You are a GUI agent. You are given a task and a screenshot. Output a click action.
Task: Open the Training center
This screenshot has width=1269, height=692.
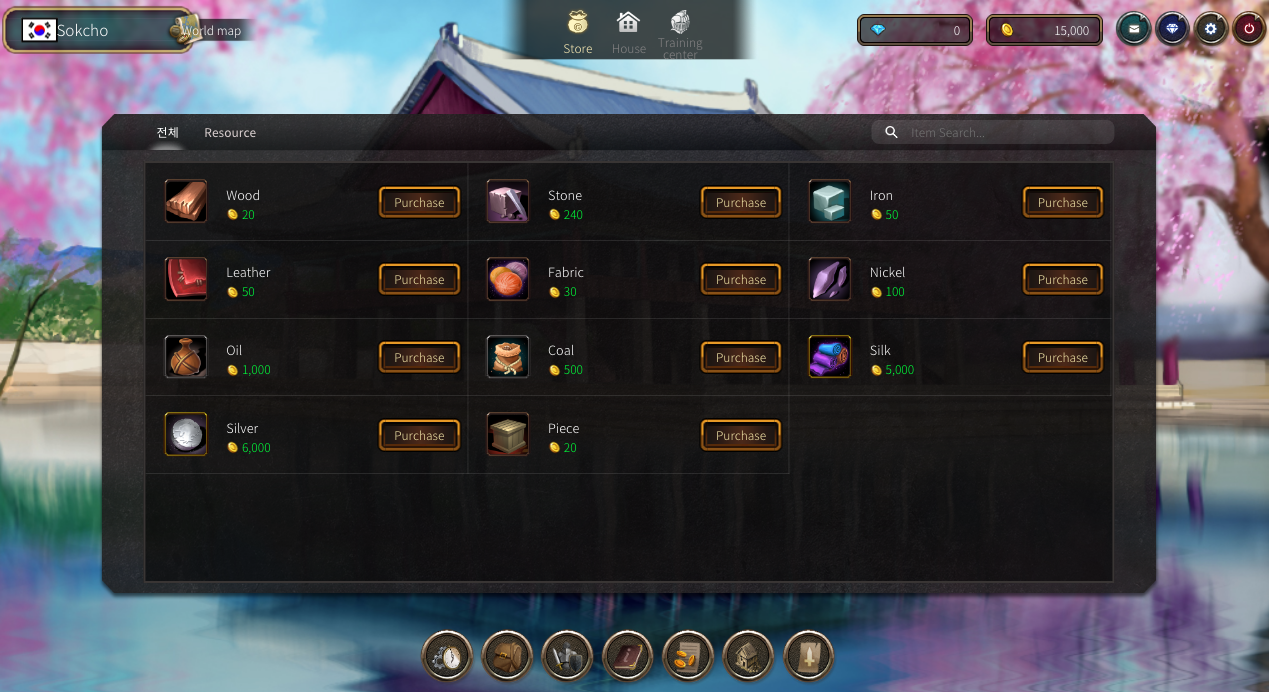click(680, 33)
